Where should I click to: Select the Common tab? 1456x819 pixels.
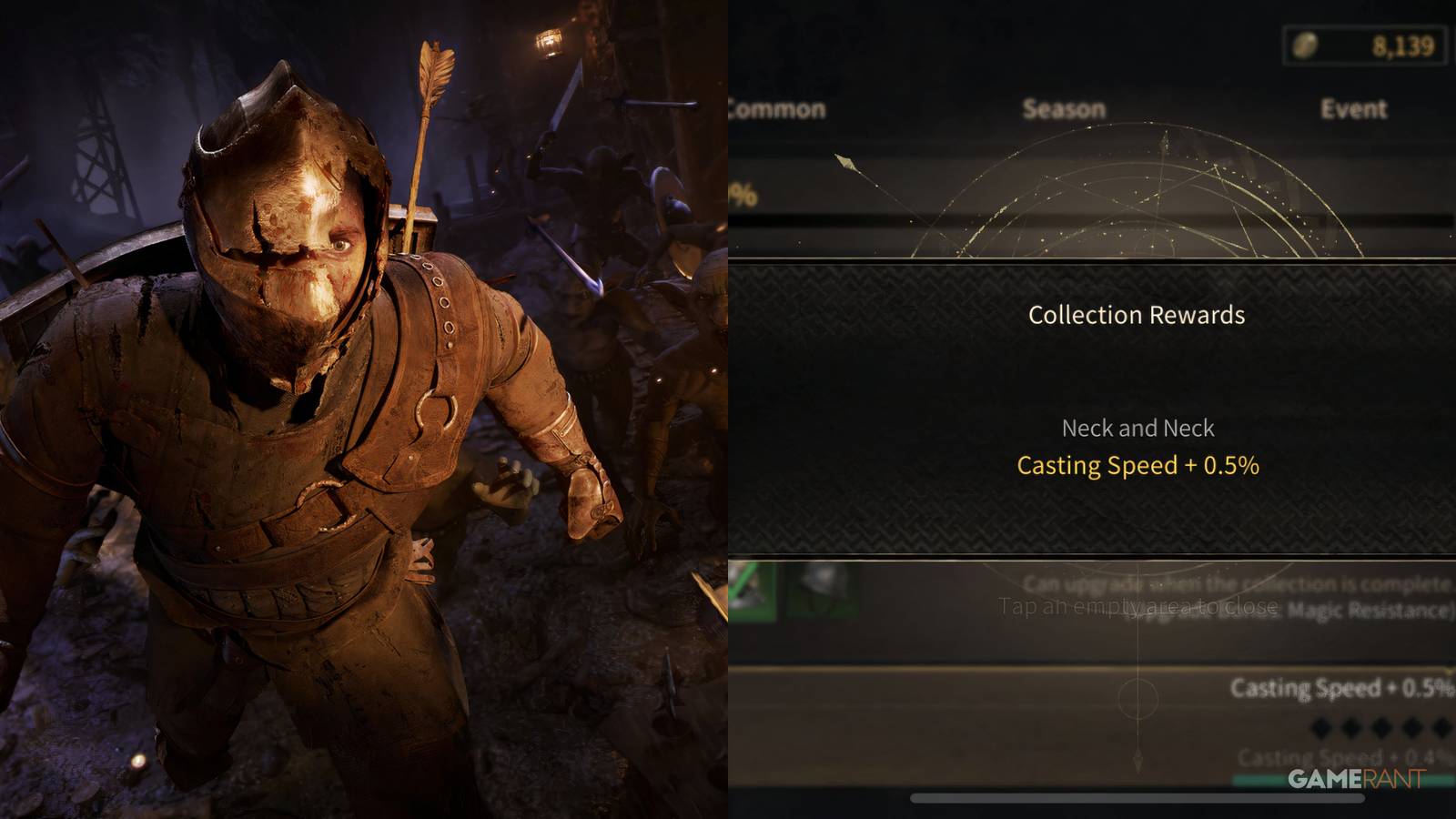coord(778,110)
